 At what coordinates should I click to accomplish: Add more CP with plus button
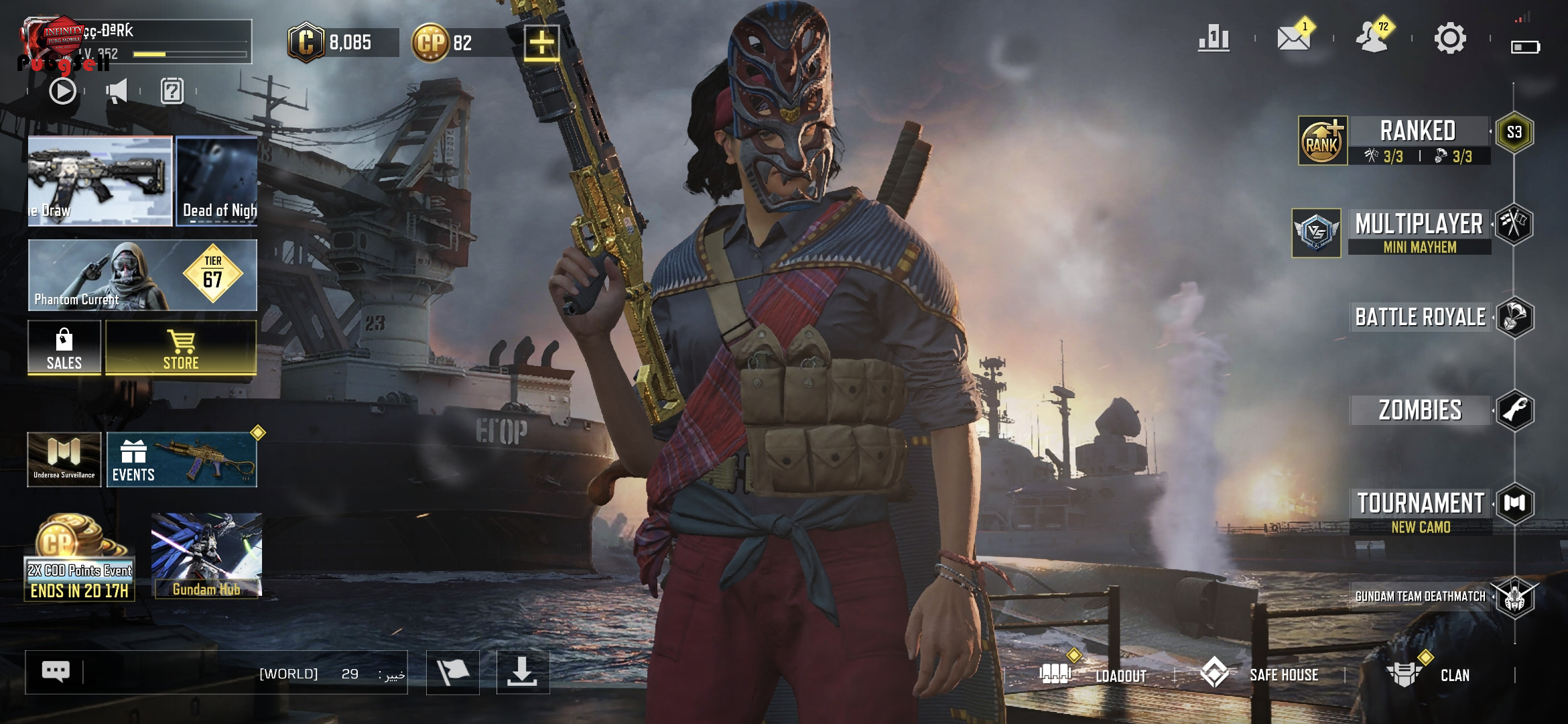pyautogui.click(x=541, y=43)
